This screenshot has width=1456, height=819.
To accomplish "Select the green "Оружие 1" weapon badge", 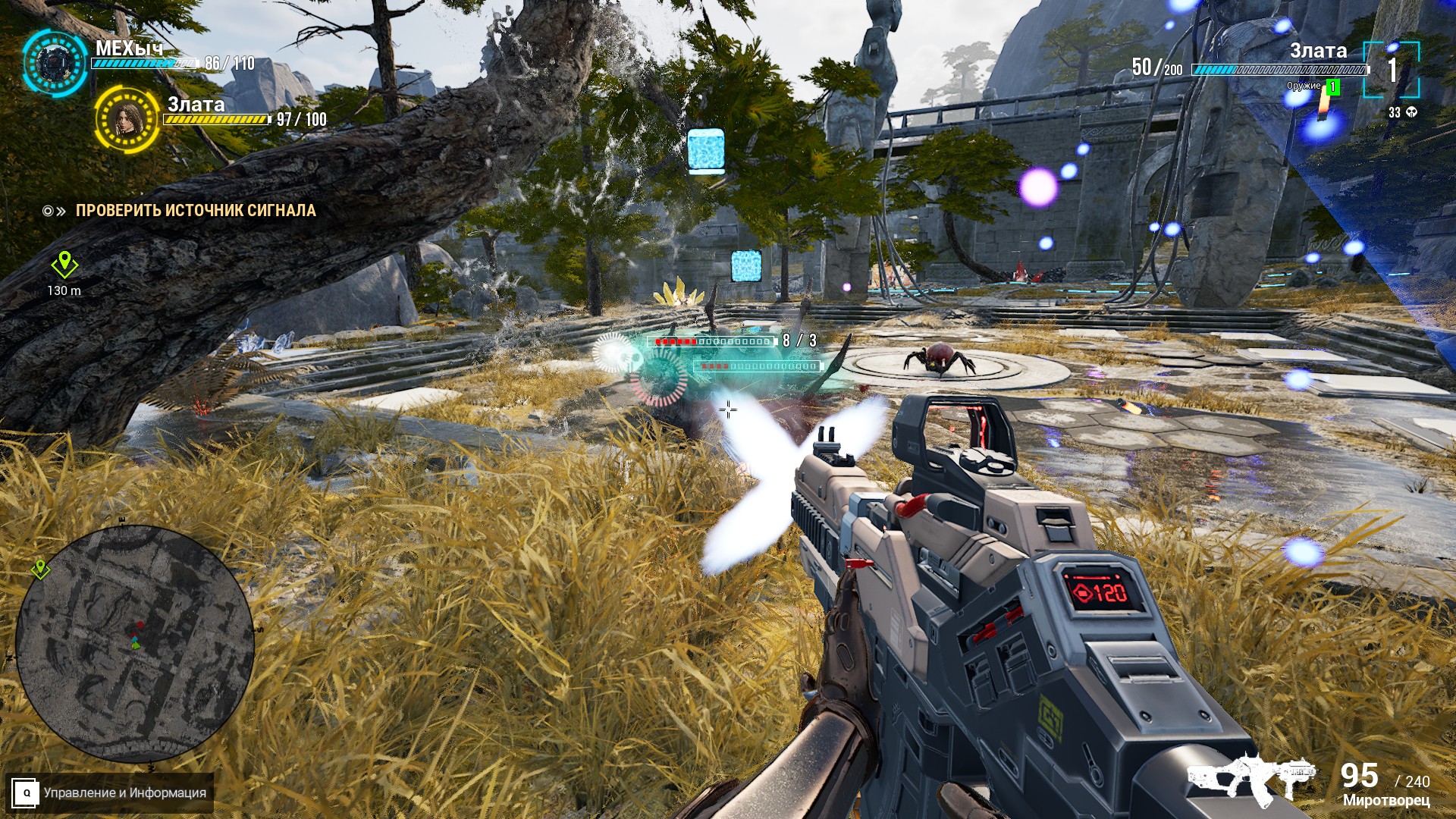I will point(1333,87).
